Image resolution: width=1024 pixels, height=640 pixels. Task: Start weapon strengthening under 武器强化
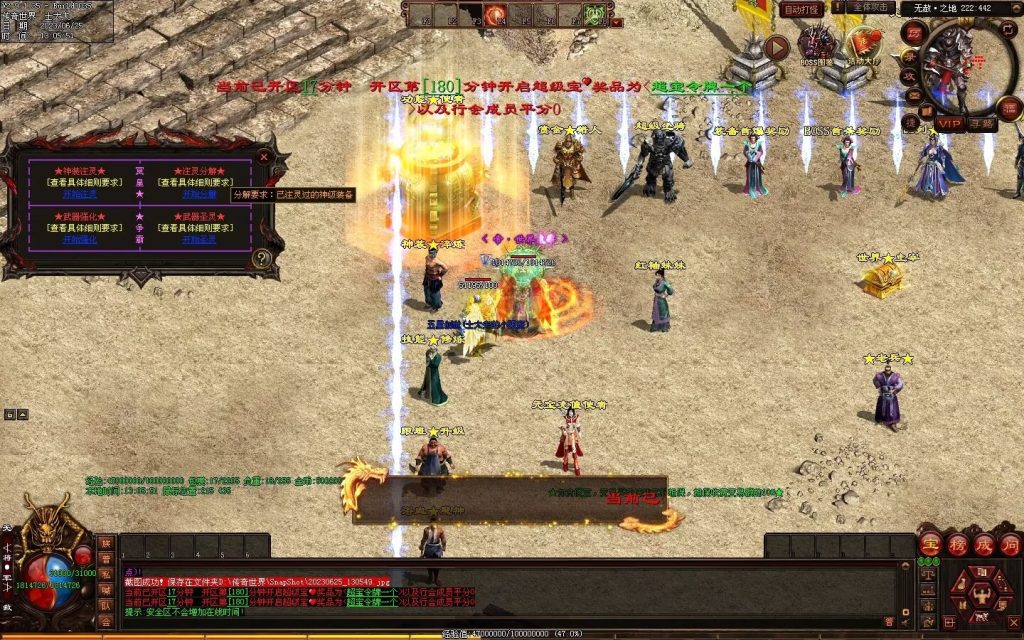(x=80, y=240)
